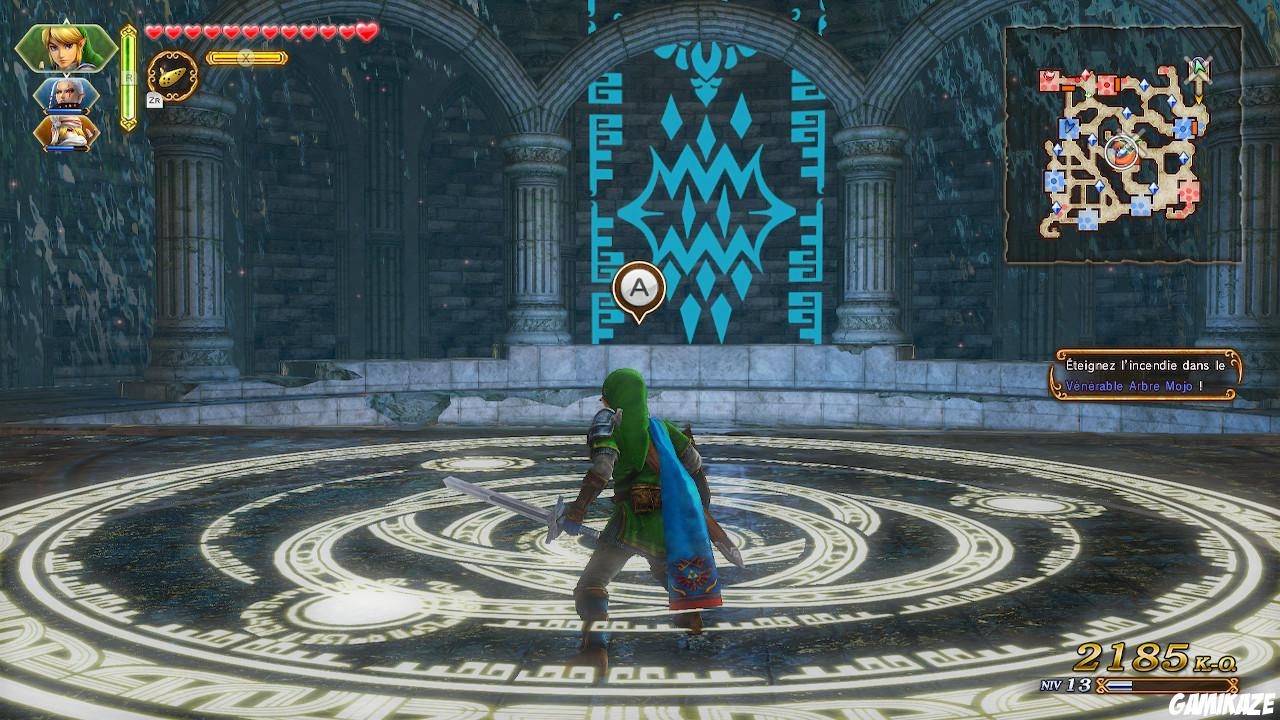The height and width of the screenshot is (720, 1280).
Task: Select the enemy boss skull icon on the minimap
Action: click(1050, 73)
